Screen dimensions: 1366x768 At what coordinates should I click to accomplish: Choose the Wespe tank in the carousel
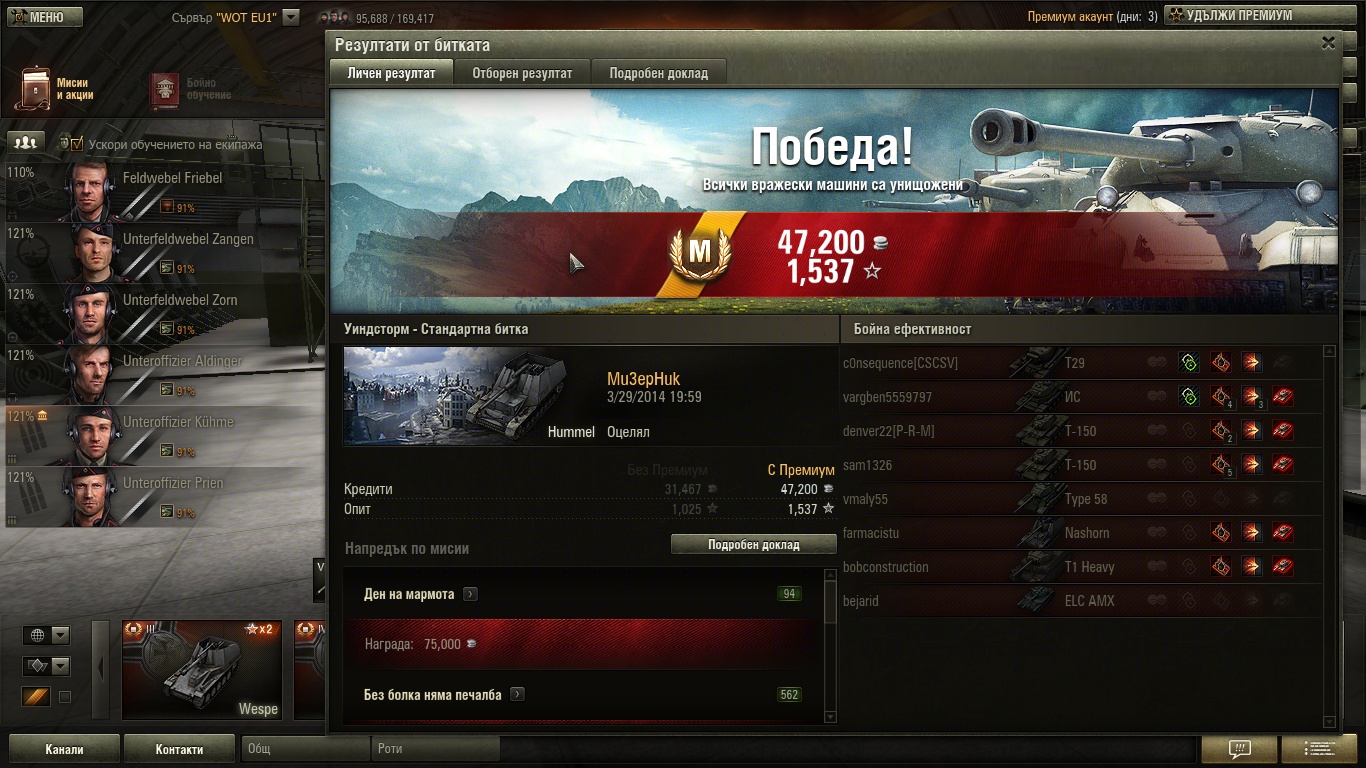pyautogui.click(x=201, y=669)
